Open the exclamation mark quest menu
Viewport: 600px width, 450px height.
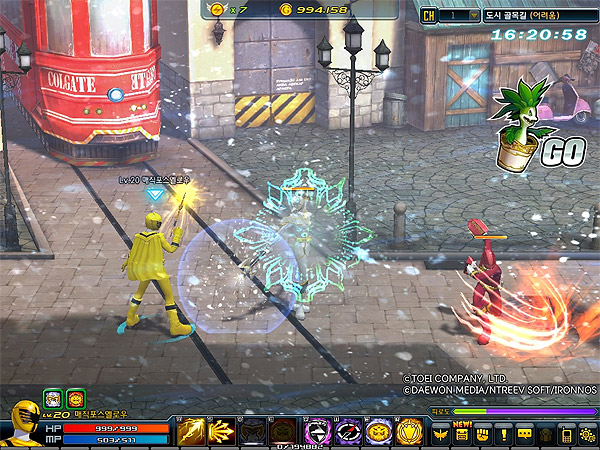pos(504,435)
